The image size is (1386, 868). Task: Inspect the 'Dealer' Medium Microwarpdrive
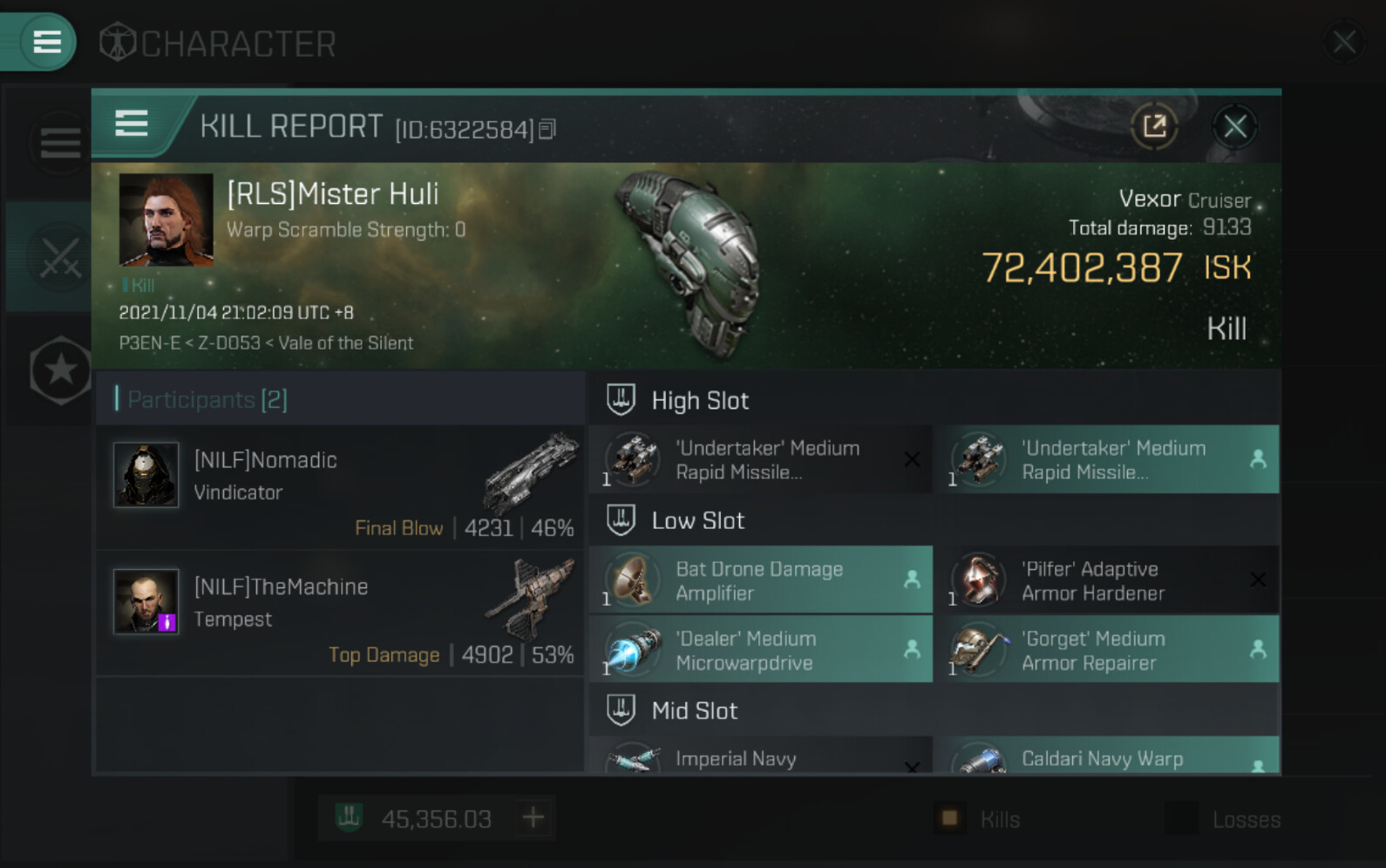[x=760, y=650]
